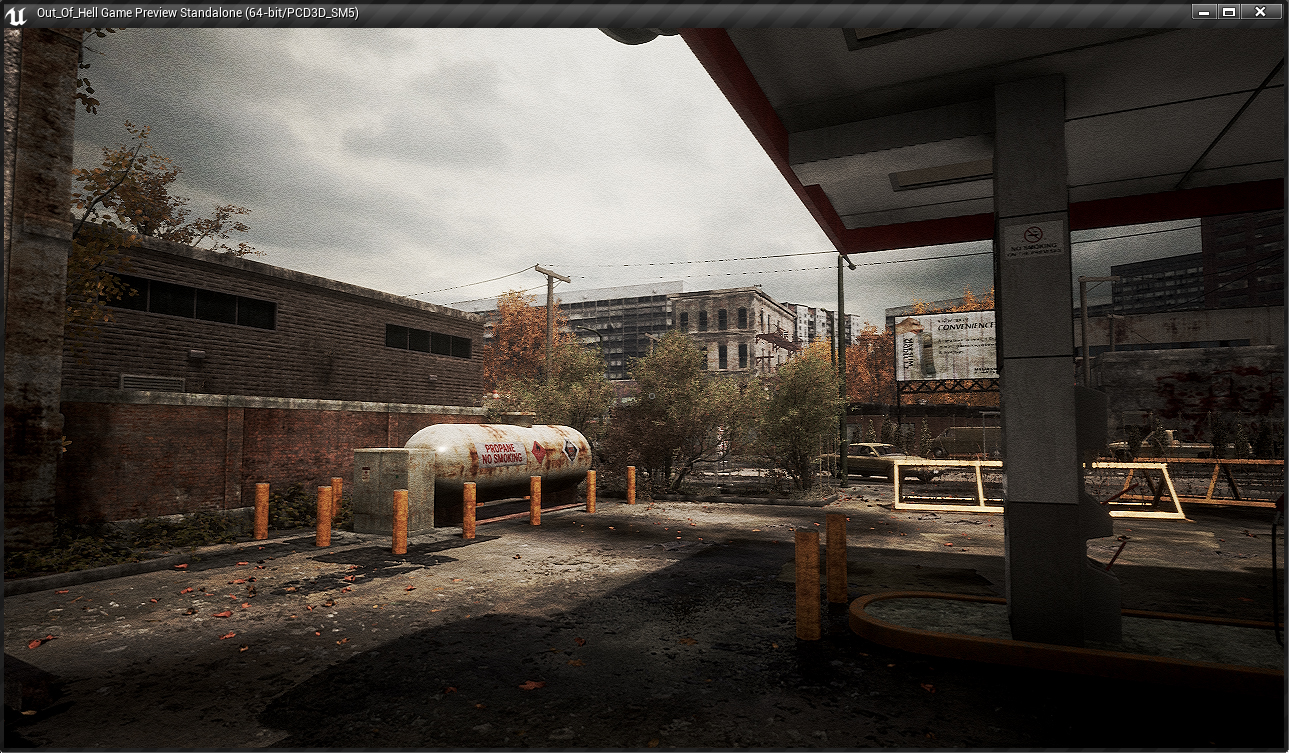Minimize the game preview window
The image size is (1289, 753).
coord(1204,12)
